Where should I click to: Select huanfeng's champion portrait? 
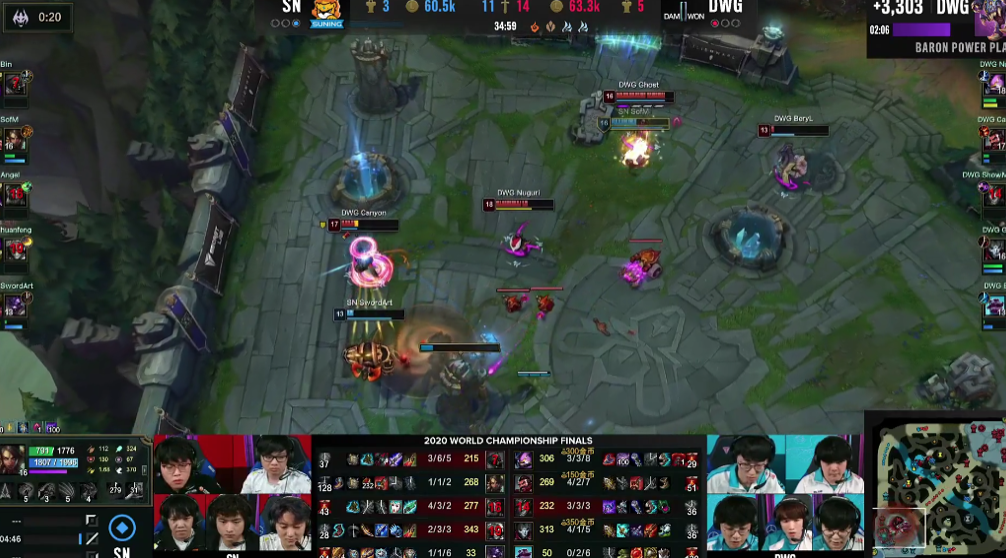click(x=15, y=250)
